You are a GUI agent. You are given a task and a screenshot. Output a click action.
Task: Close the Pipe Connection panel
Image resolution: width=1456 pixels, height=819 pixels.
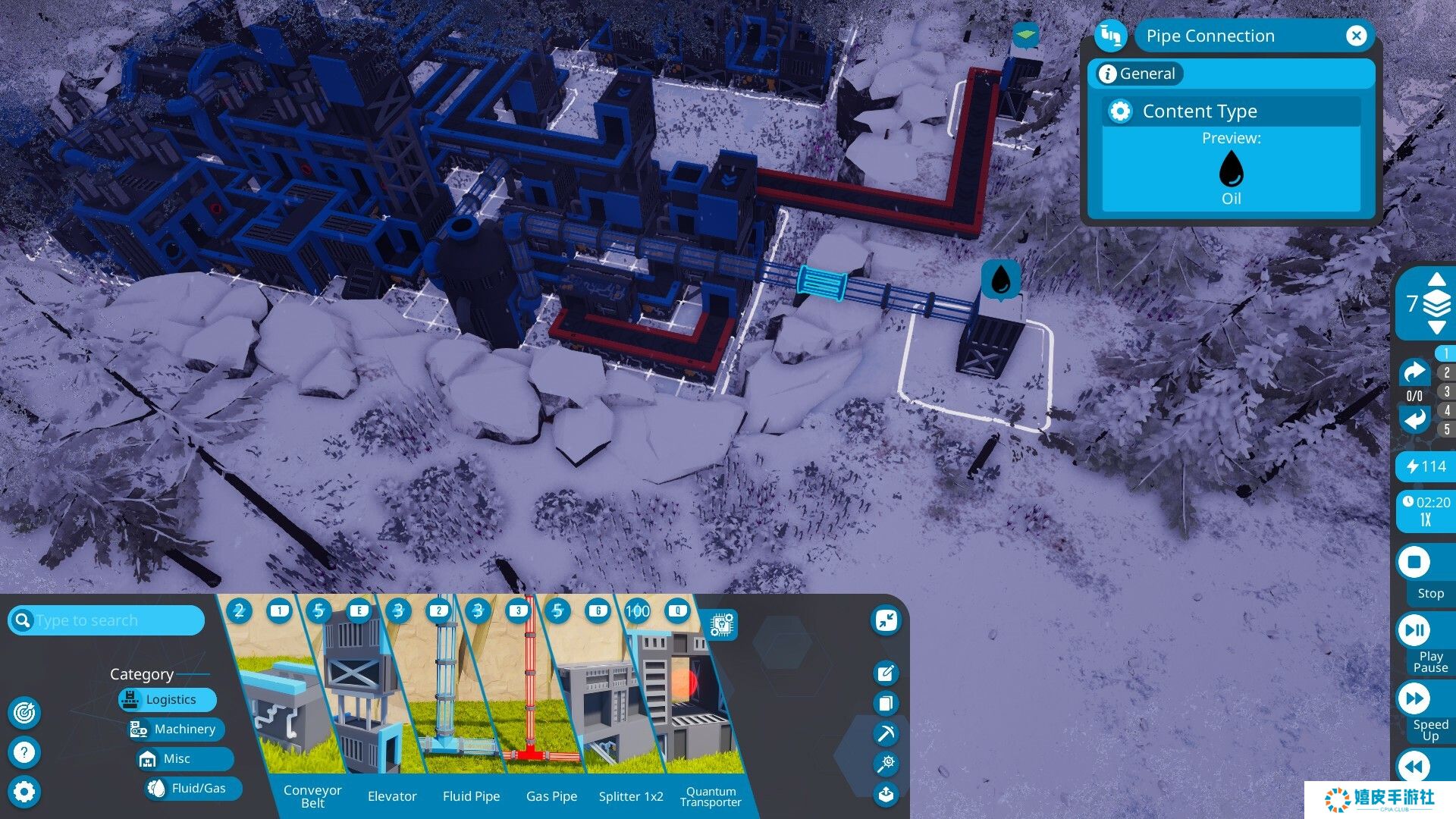(x=1356, y=36)
